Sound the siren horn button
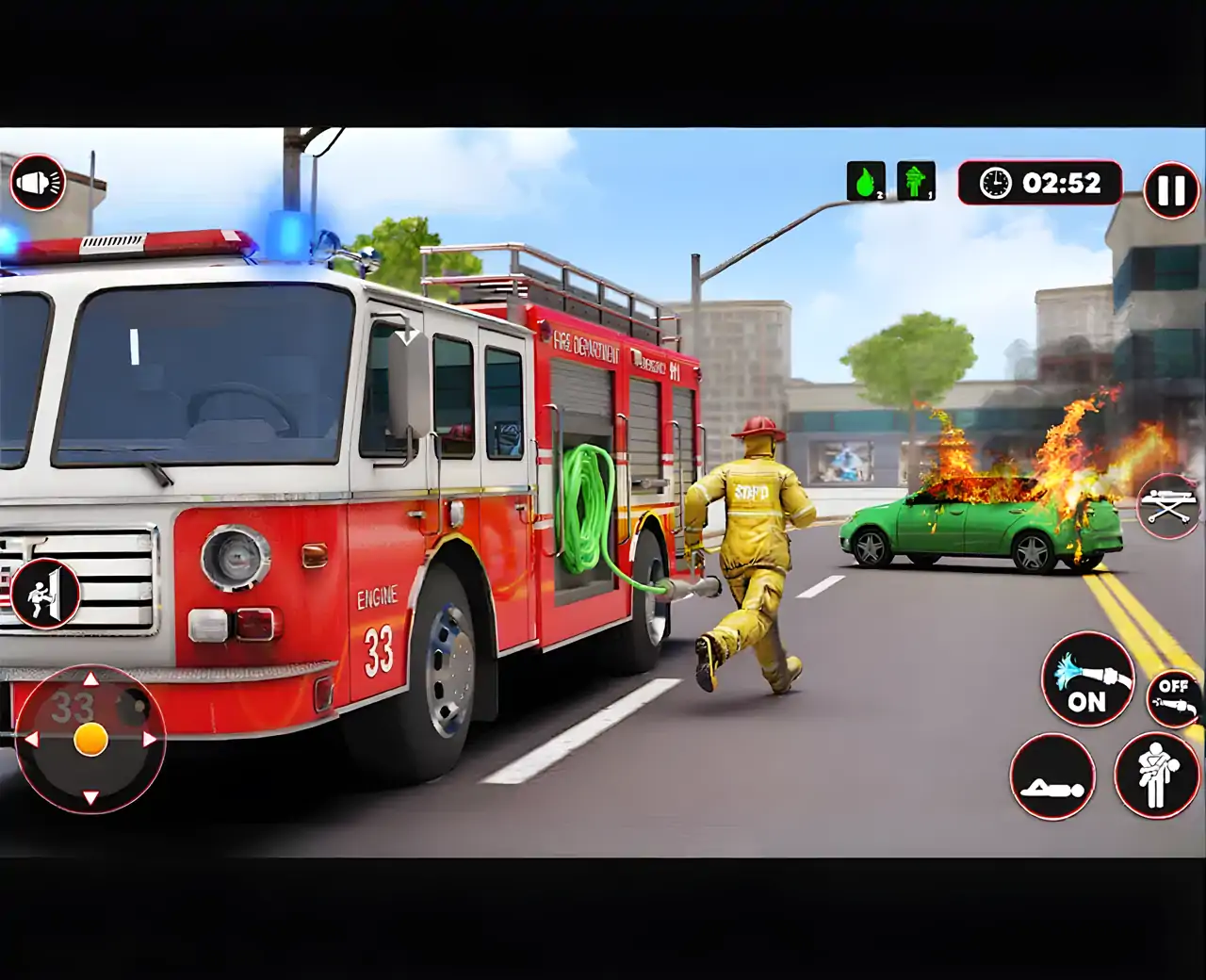Screen dimensions: 1206x980 [38, 182]
